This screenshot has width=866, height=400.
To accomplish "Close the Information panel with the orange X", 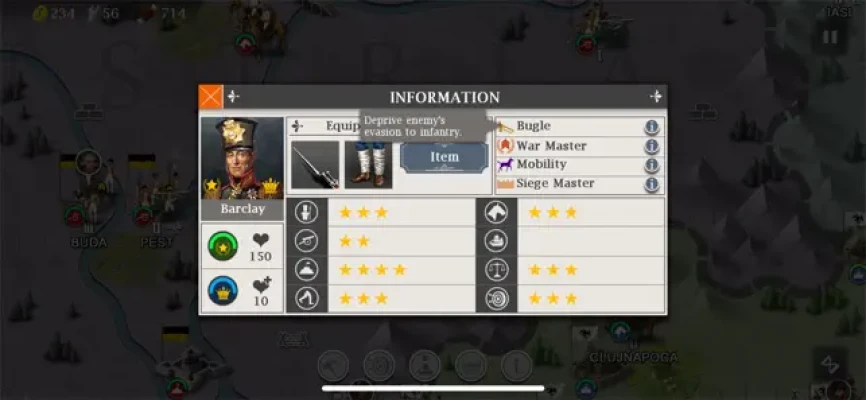I will [x=210, y=97].
